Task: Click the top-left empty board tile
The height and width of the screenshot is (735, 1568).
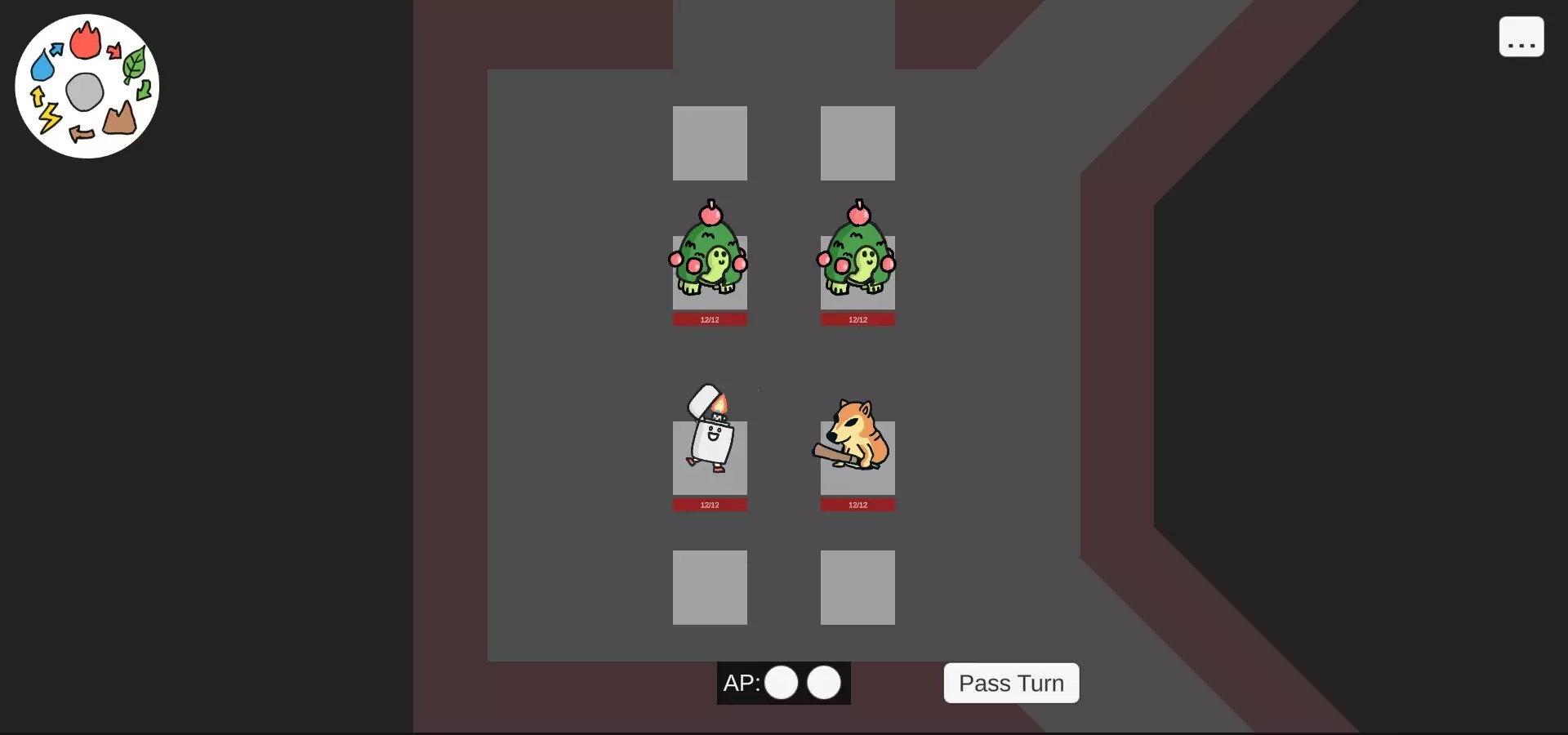Action: pos(709,143)
